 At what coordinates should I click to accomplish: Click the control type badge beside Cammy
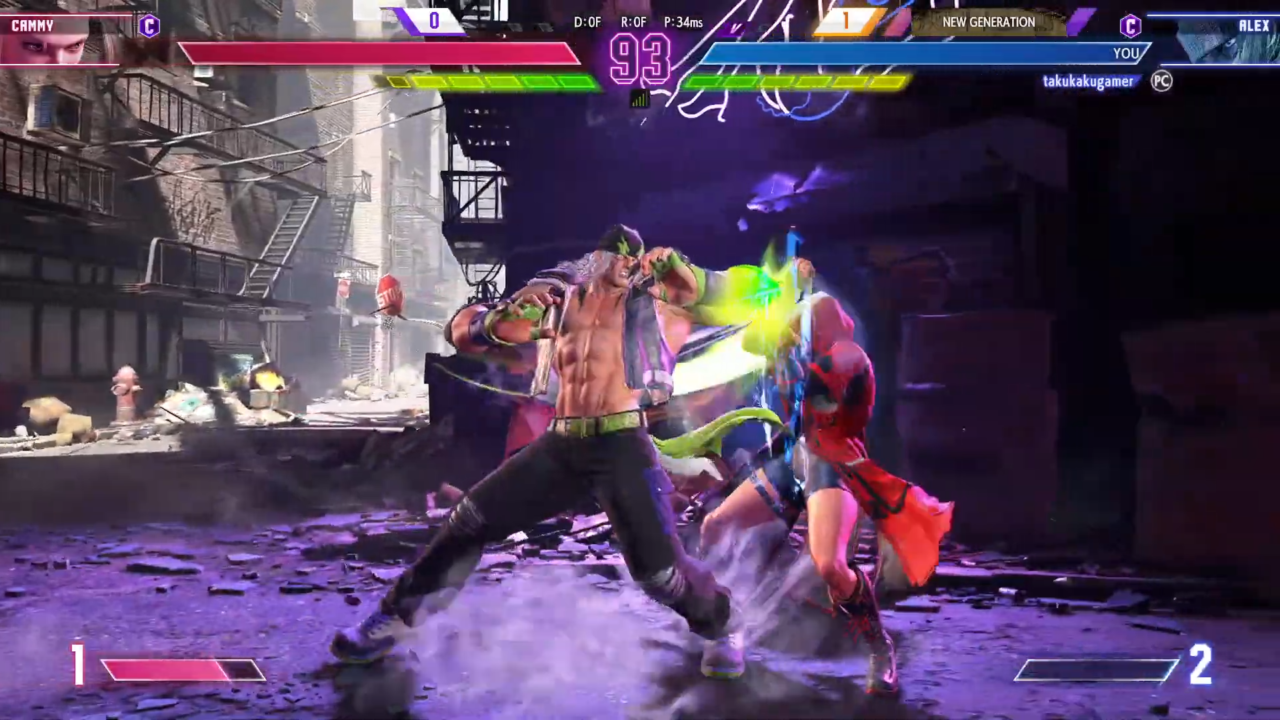pos(149,26)
